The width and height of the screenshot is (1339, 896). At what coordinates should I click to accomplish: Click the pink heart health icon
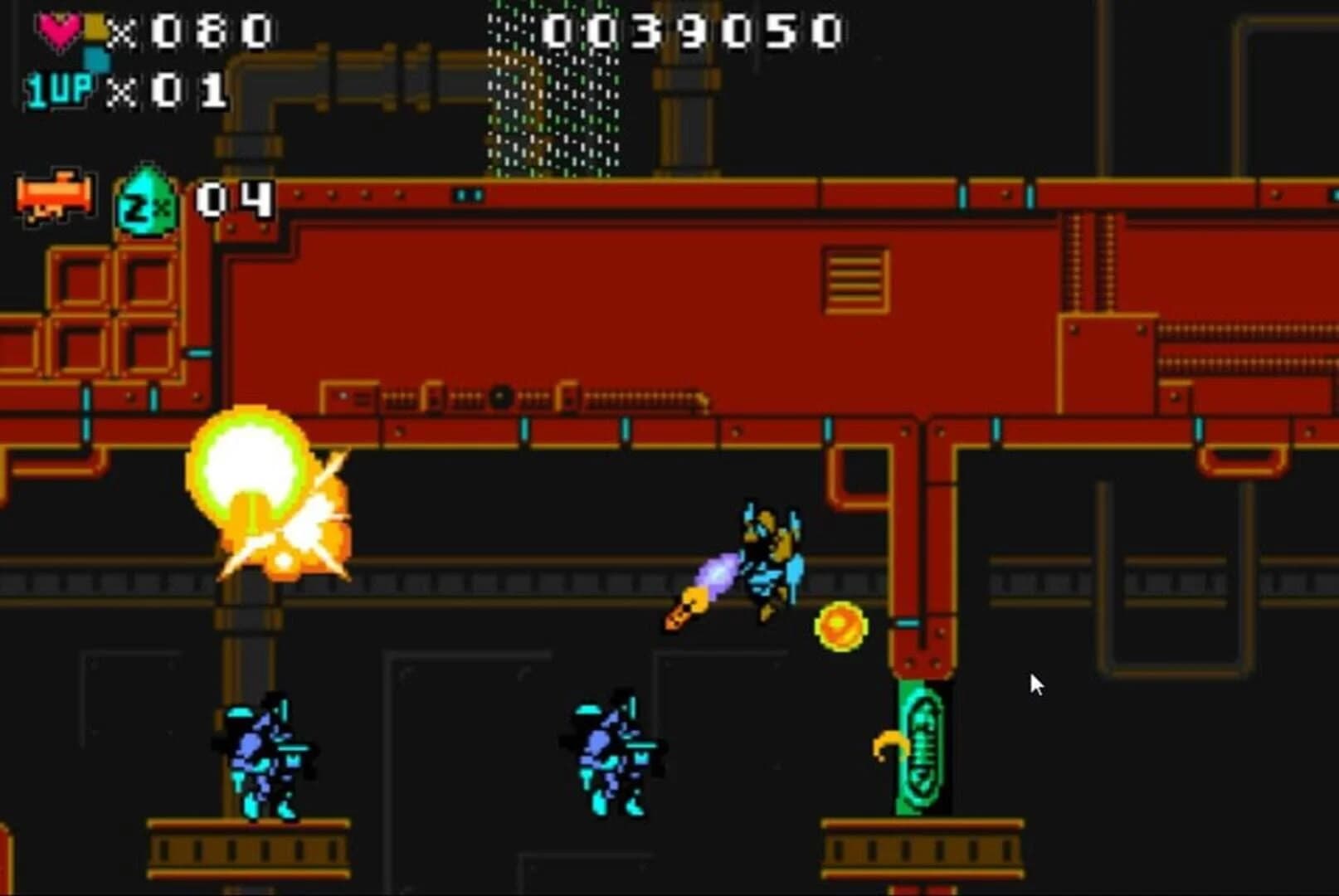click(x=60, y=29)
